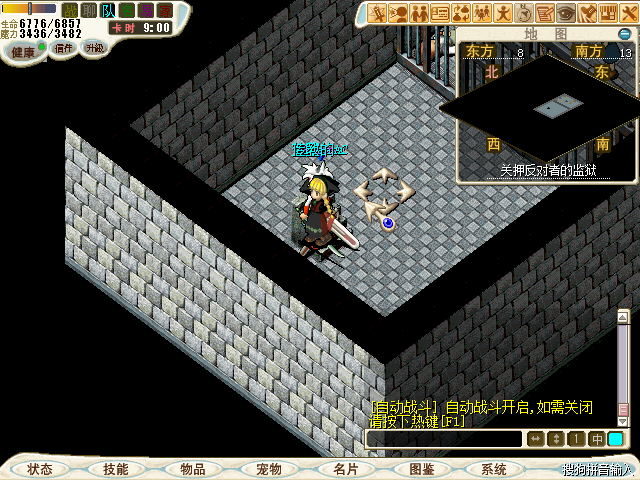Open the 信件 mail button
Screen dimensions: 640x480
tap(62, 48)
